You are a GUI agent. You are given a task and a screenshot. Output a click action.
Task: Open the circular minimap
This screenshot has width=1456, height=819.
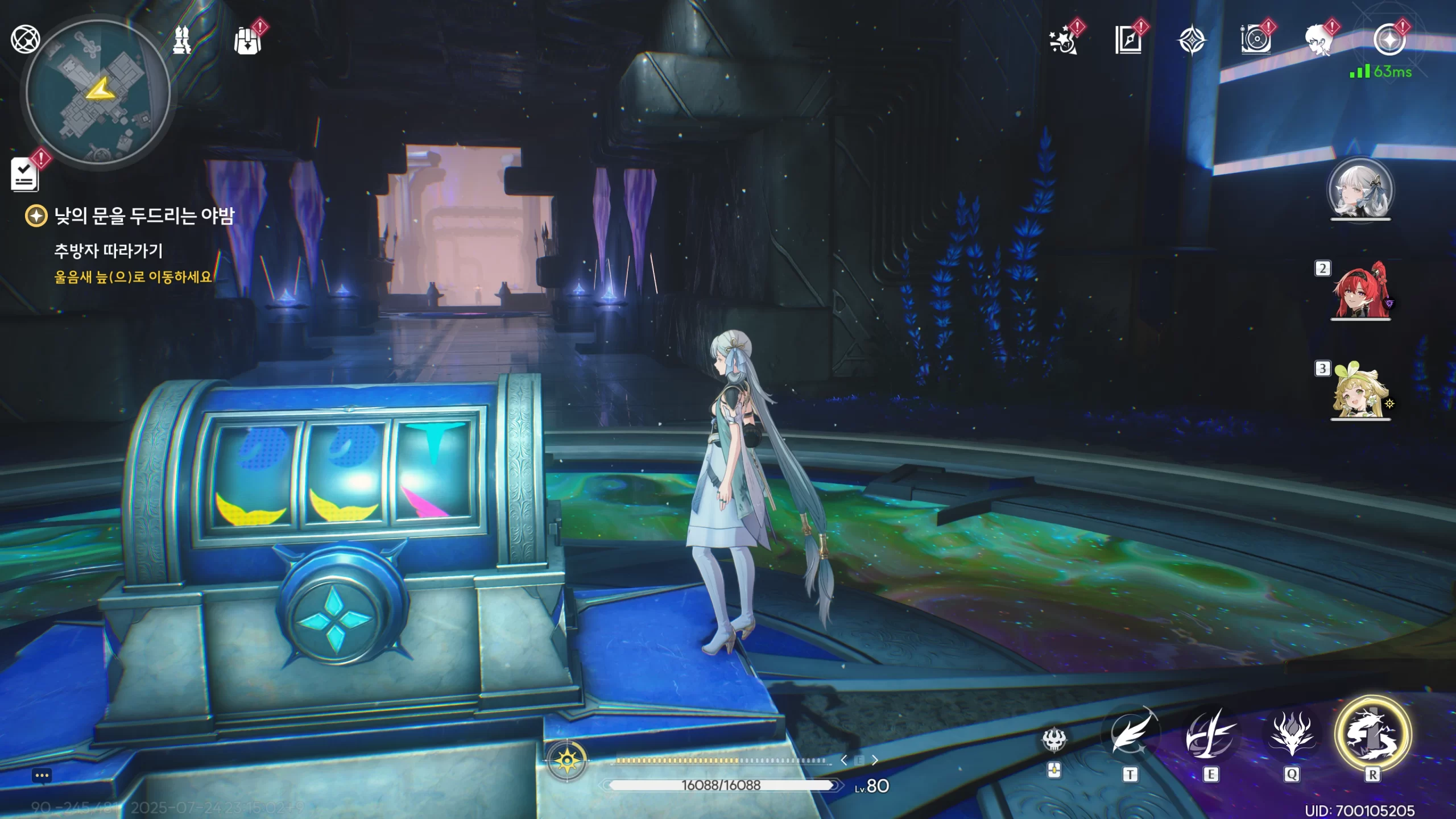tap(98, 93)
